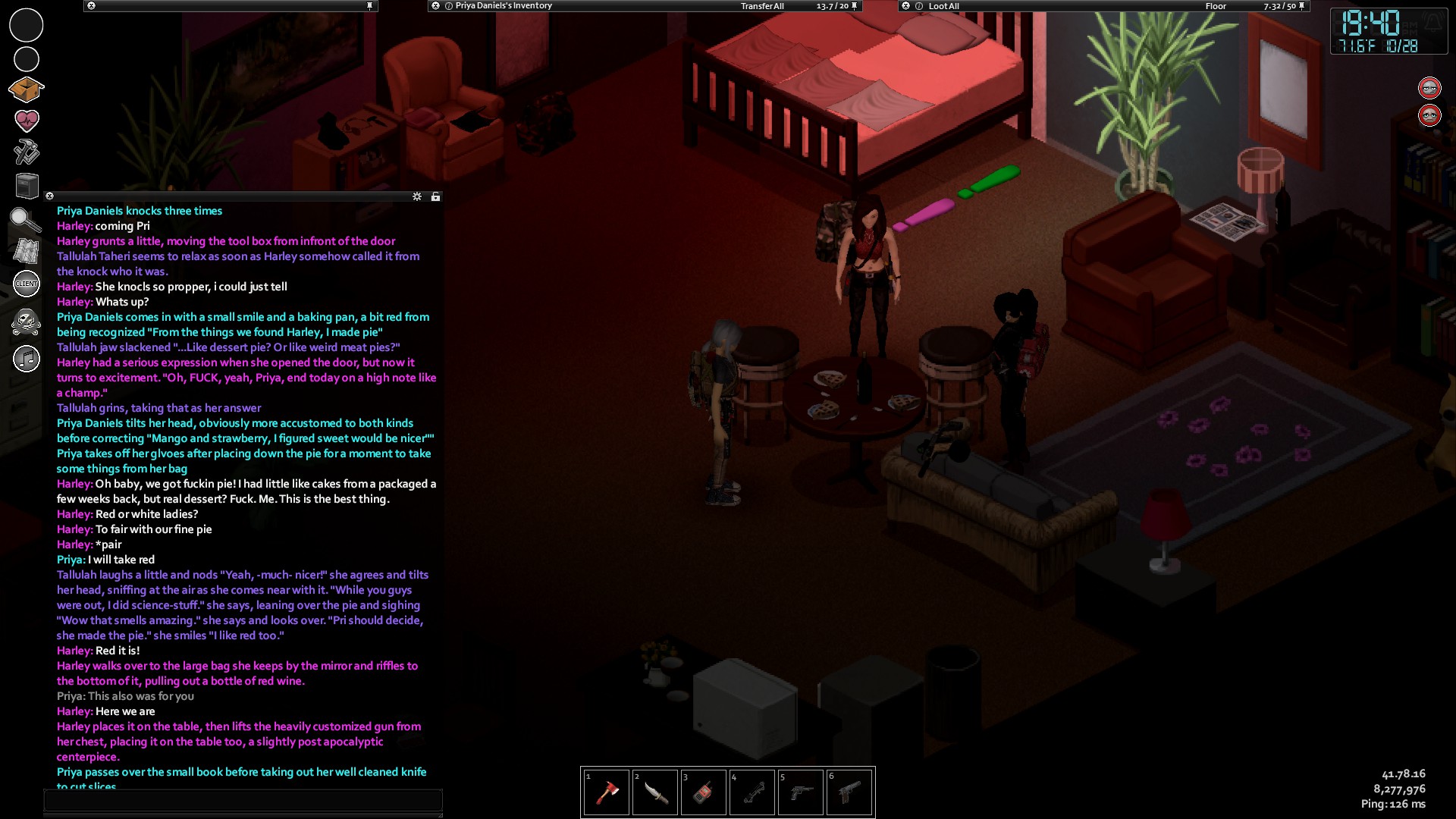Open the music notes icon

(27, 358)
